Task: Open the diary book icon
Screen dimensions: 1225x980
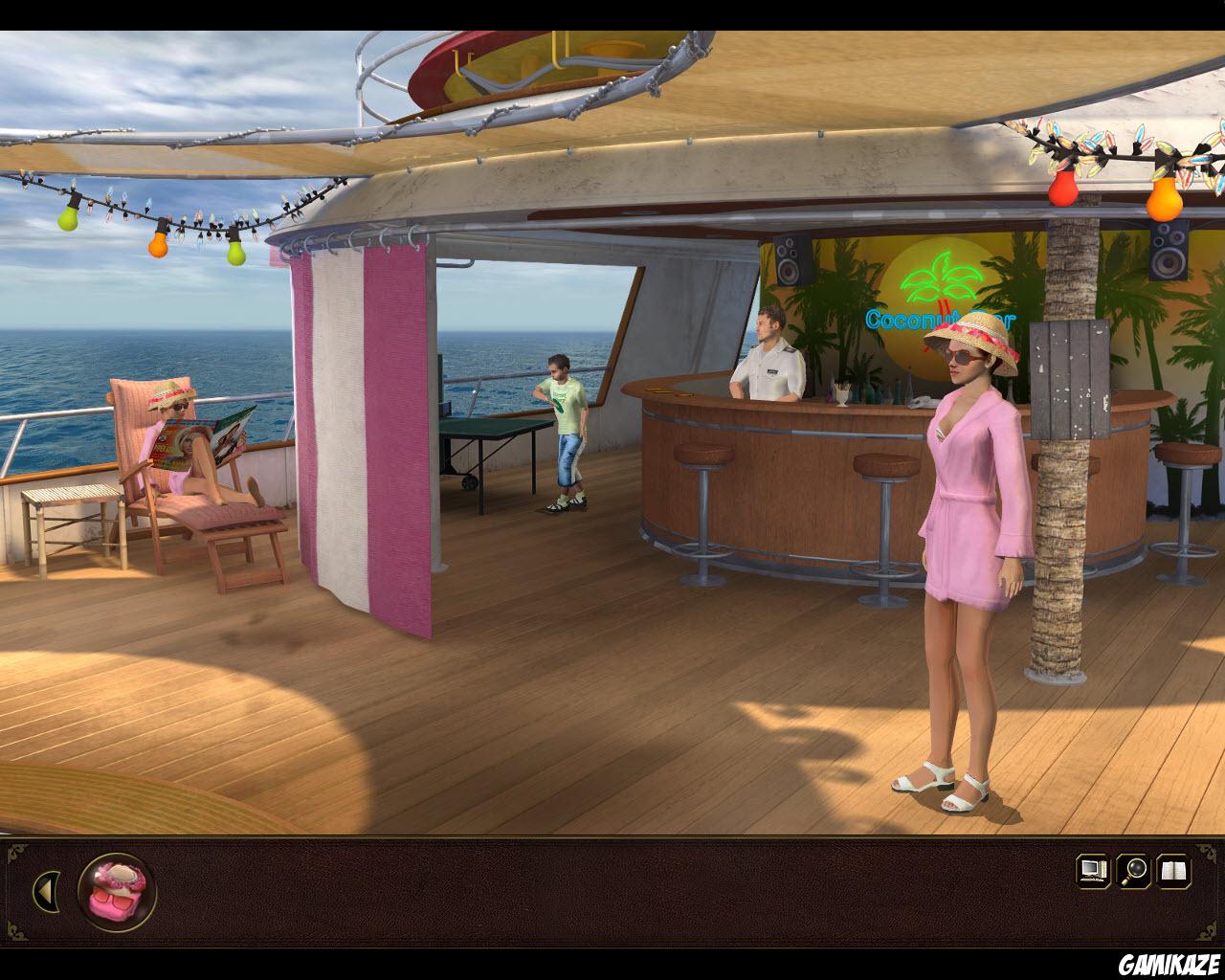Action: pos(1175,869)
